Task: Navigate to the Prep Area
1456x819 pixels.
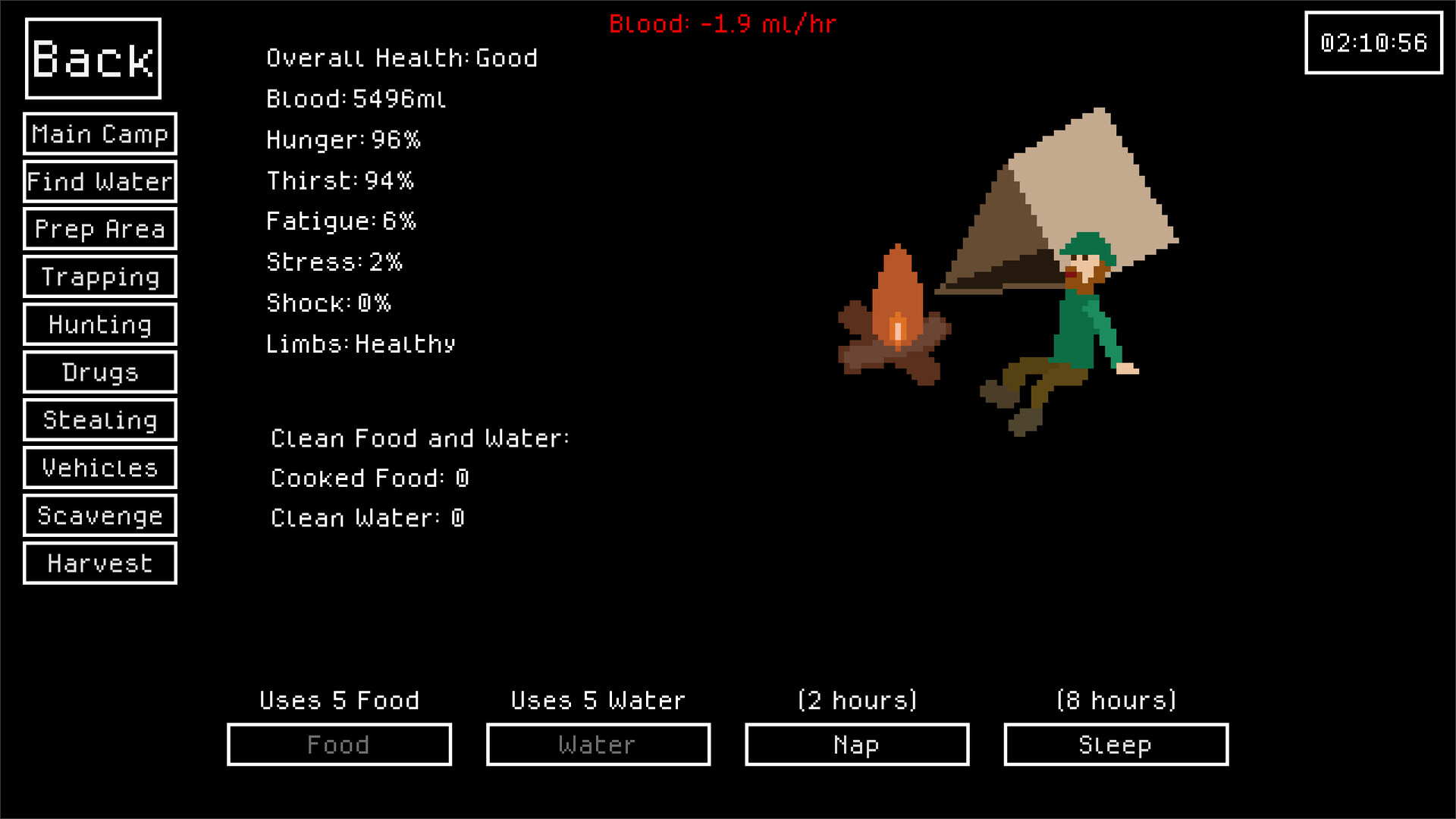Action: coord(99,229)
